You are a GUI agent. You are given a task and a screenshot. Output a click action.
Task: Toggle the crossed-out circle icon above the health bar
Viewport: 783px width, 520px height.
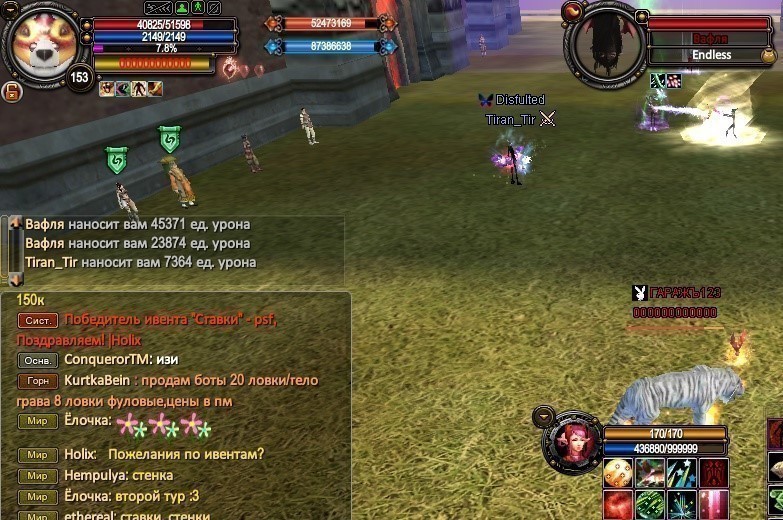[x=213, y=8]
